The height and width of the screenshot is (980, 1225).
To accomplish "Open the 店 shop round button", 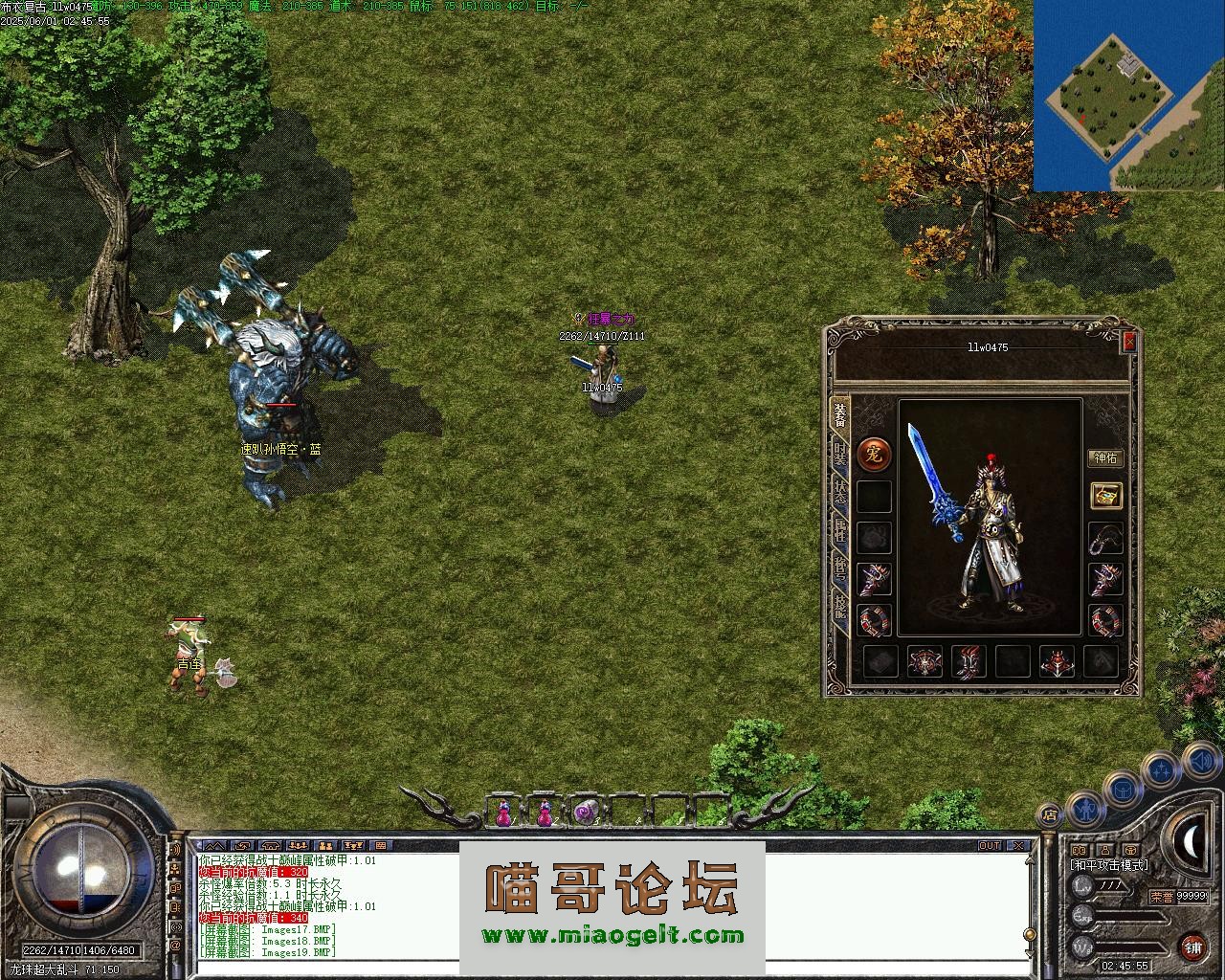I will pyautogui.click(x=1050, y=815).
